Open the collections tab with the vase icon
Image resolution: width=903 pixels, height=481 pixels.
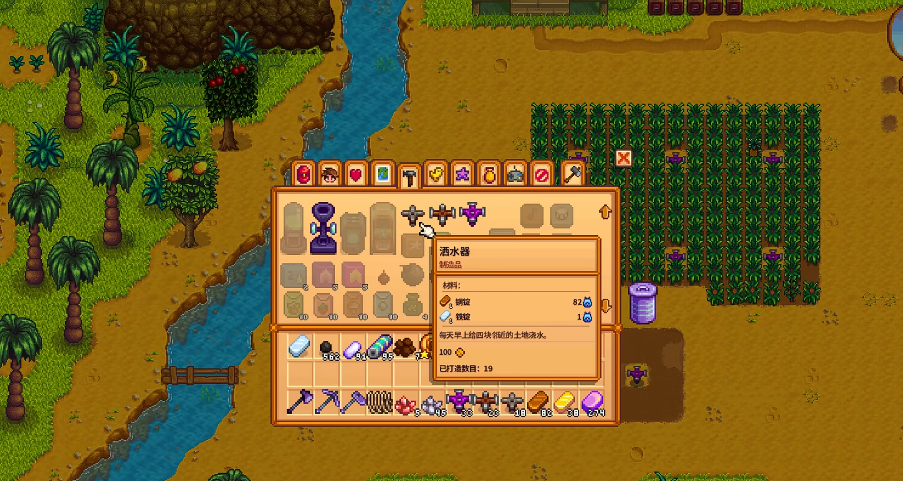point(488,175)
